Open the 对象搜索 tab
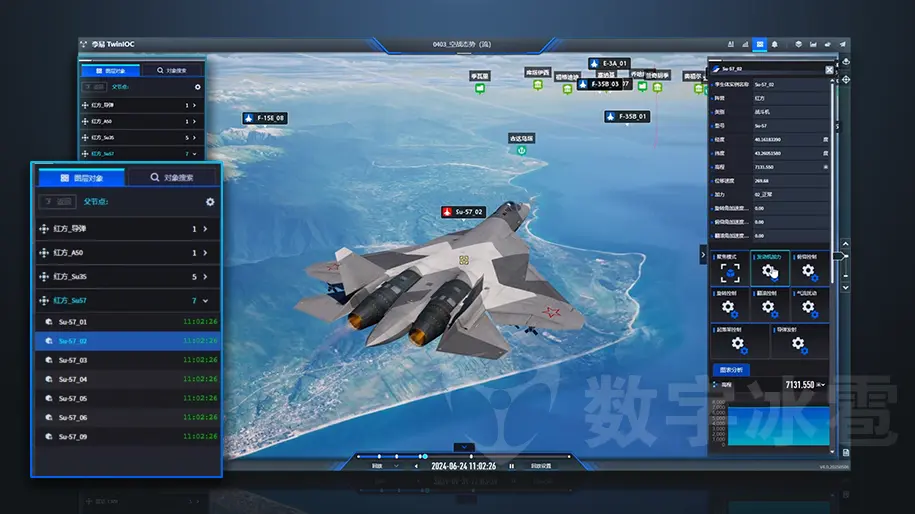This screenshot has width=915, height=514. (x=172, y=177)
